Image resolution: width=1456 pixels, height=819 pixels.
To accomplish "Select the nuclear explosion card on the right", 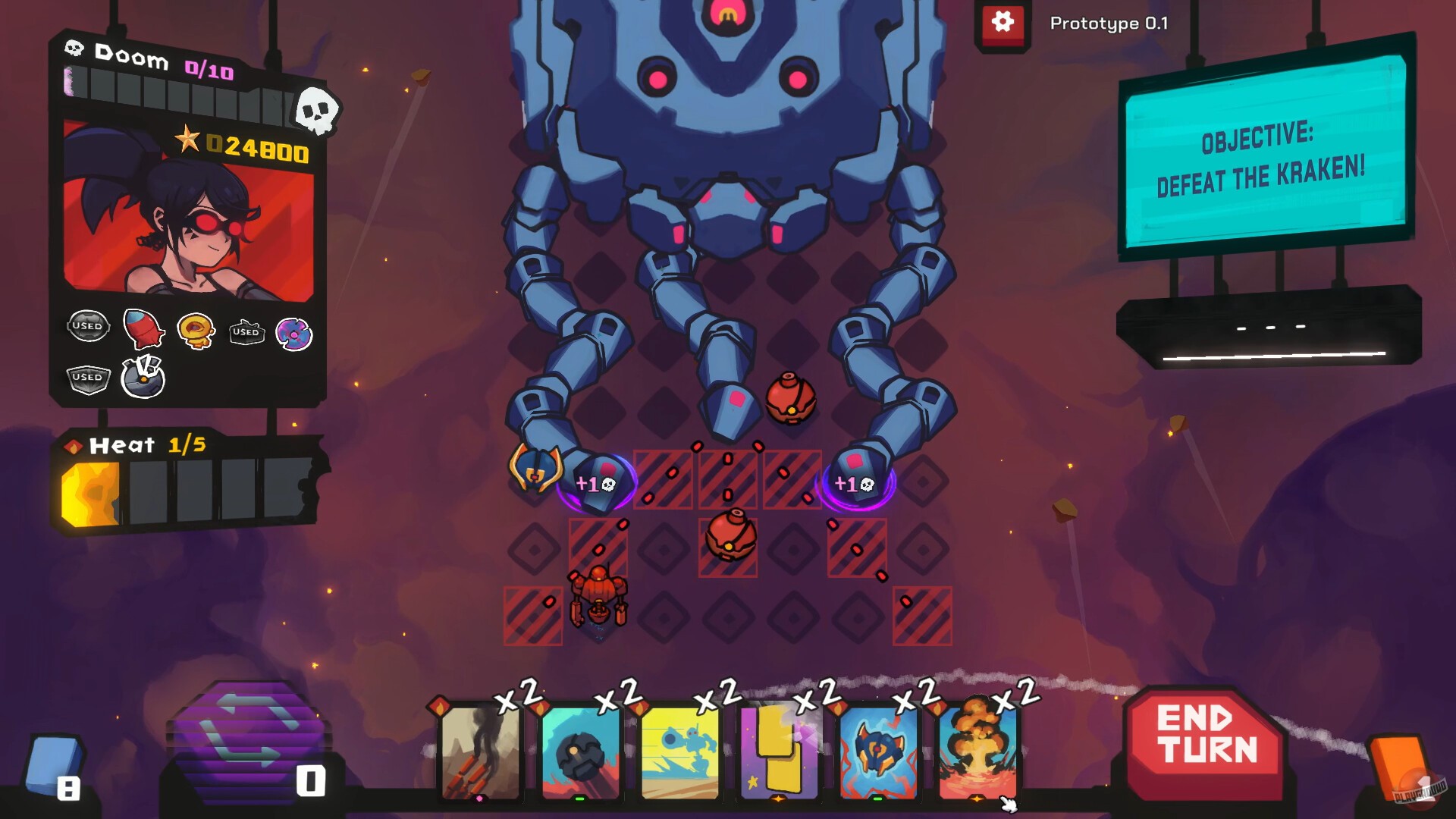I will tap(977, 756).
